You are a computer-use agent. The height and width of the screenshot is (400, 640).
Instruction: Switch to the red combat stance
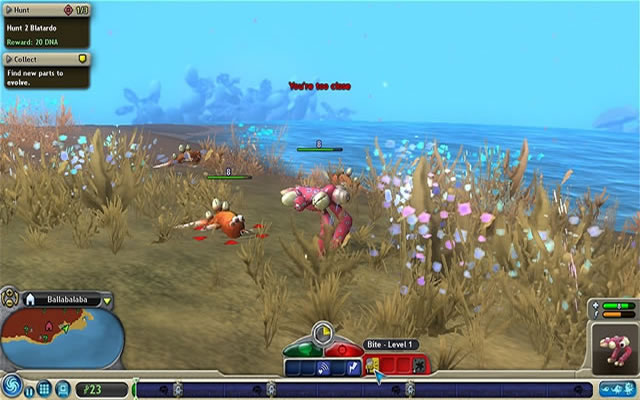[x=342, y=350]
